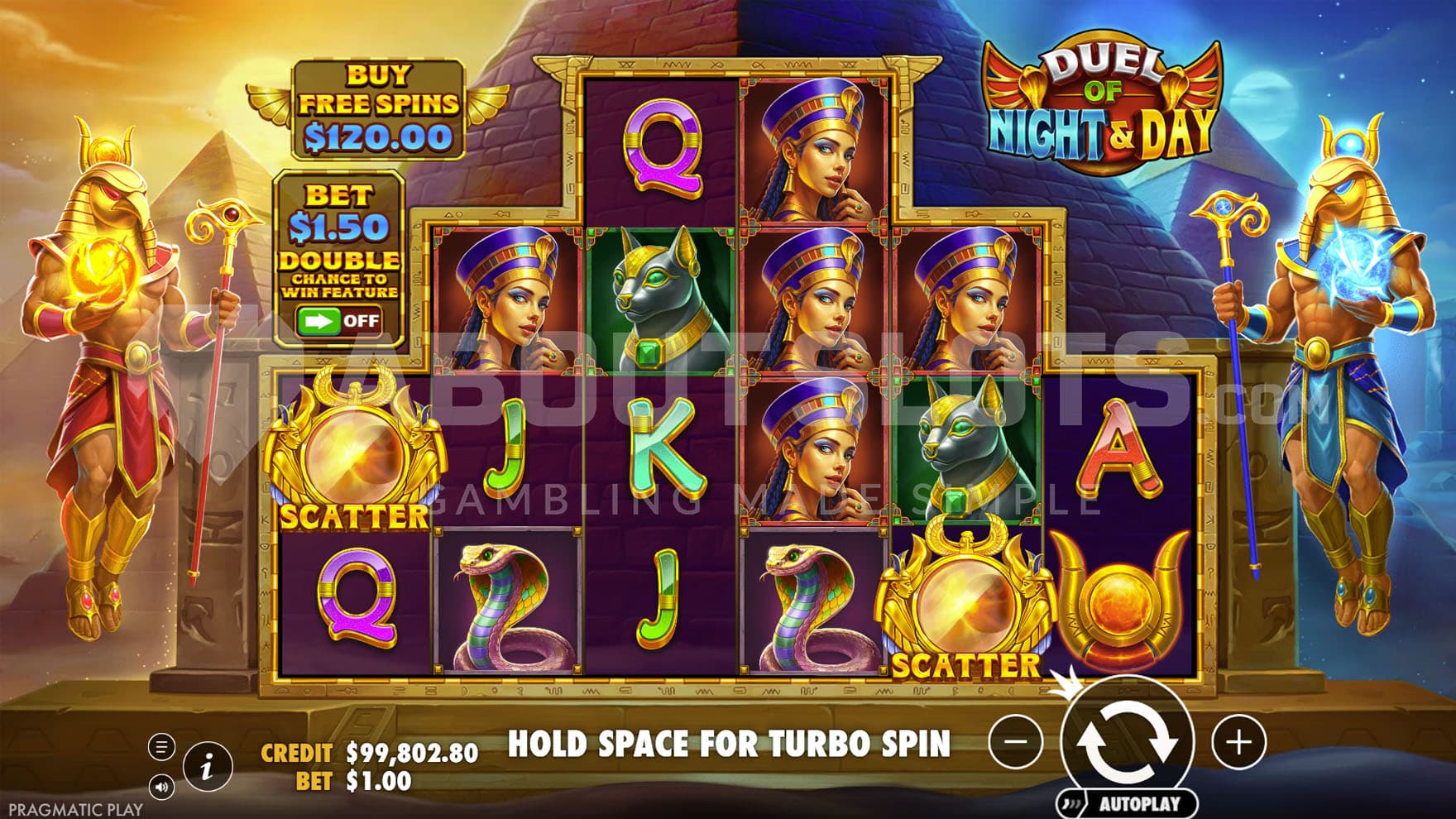The height and width of the screenshot is (819, 1456).
Task: Increase the bet with the plus button
Action: tap(1238, 742)
